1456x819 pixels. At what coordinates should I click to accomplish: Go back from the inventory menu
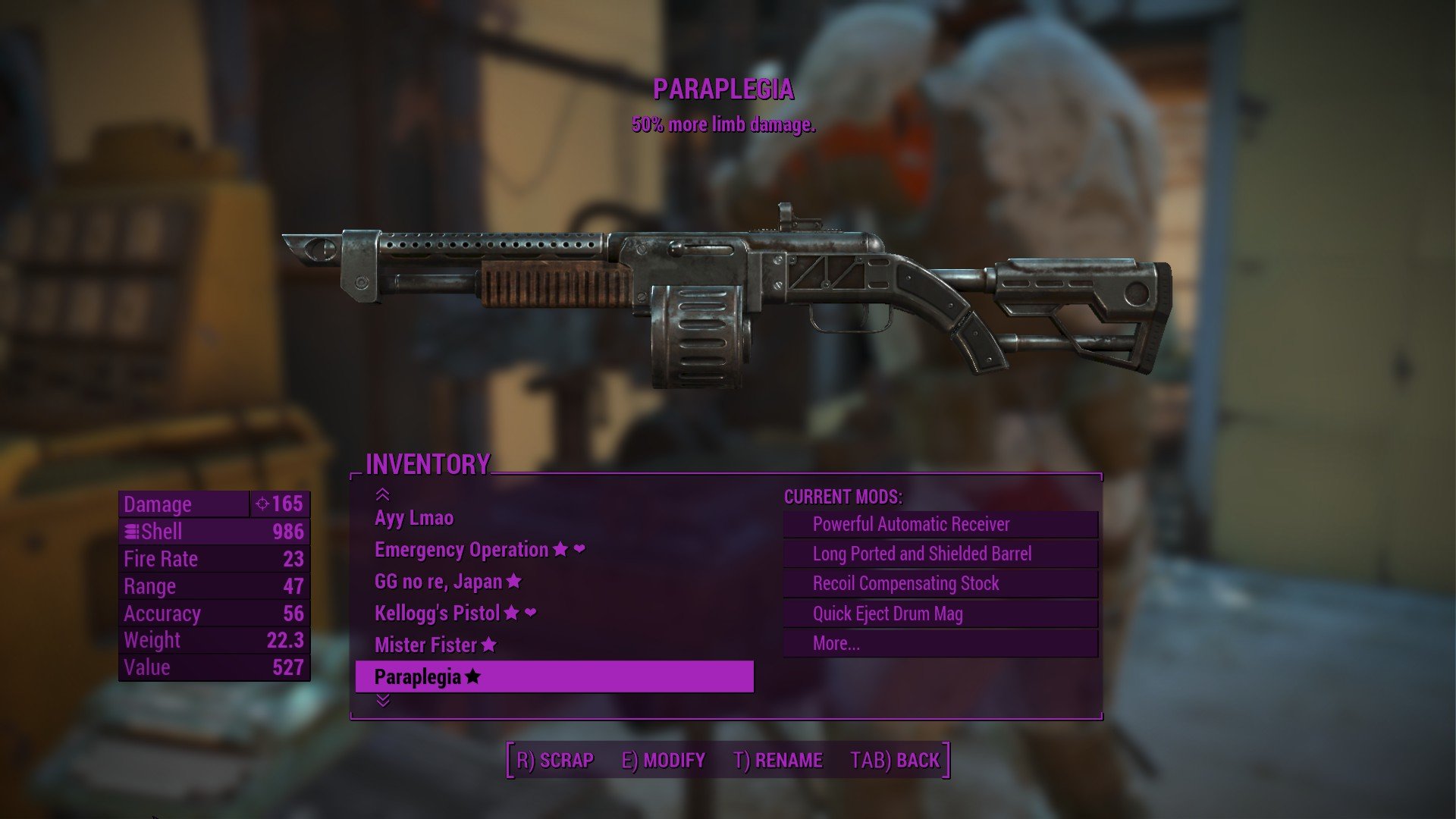(x=895, y=760)
